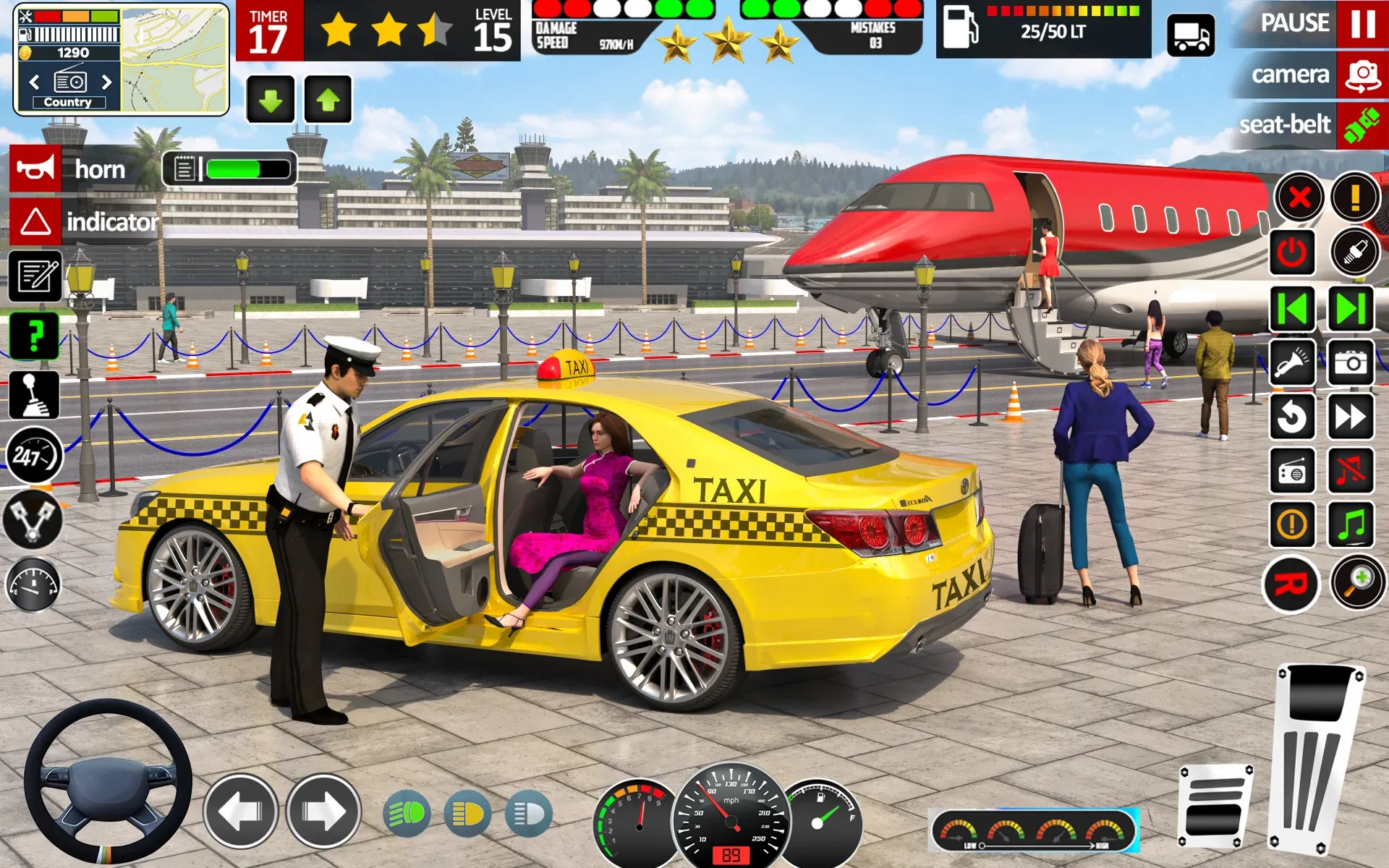Steer left with the left arrow
The width and height of the screenshot is (1389, 868).
pos(240,812)
